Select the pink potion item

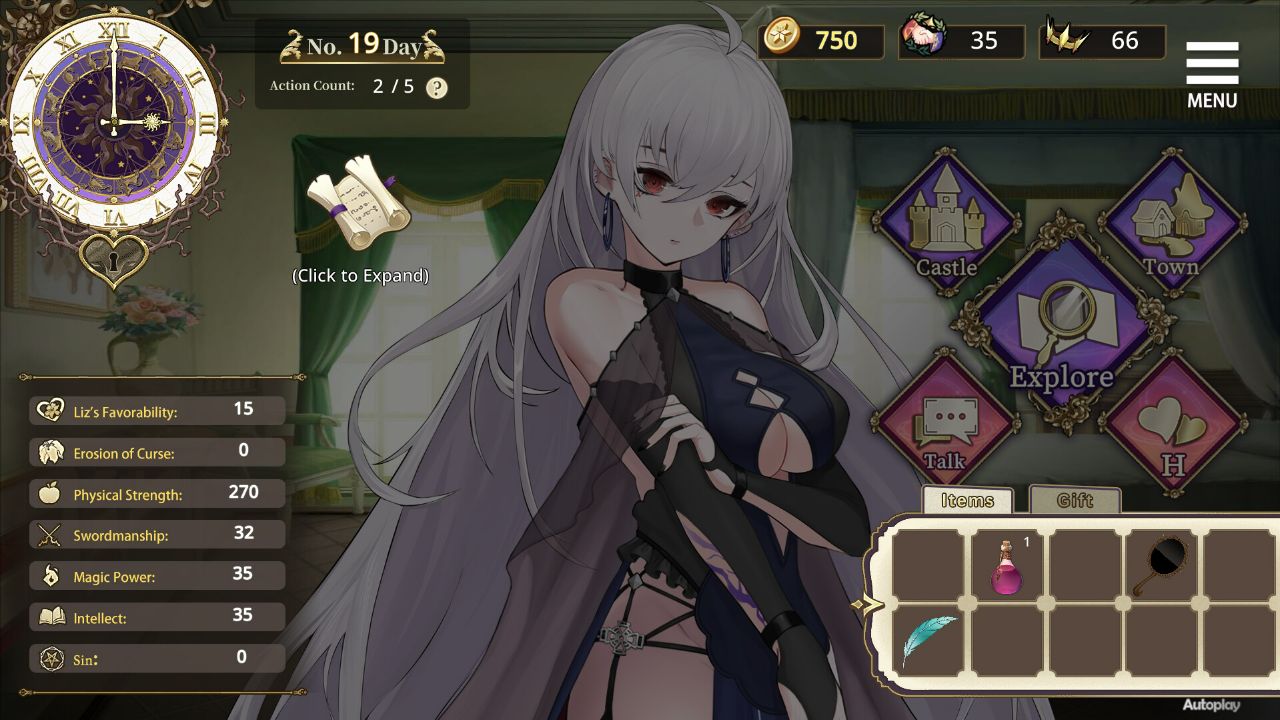1005,567
